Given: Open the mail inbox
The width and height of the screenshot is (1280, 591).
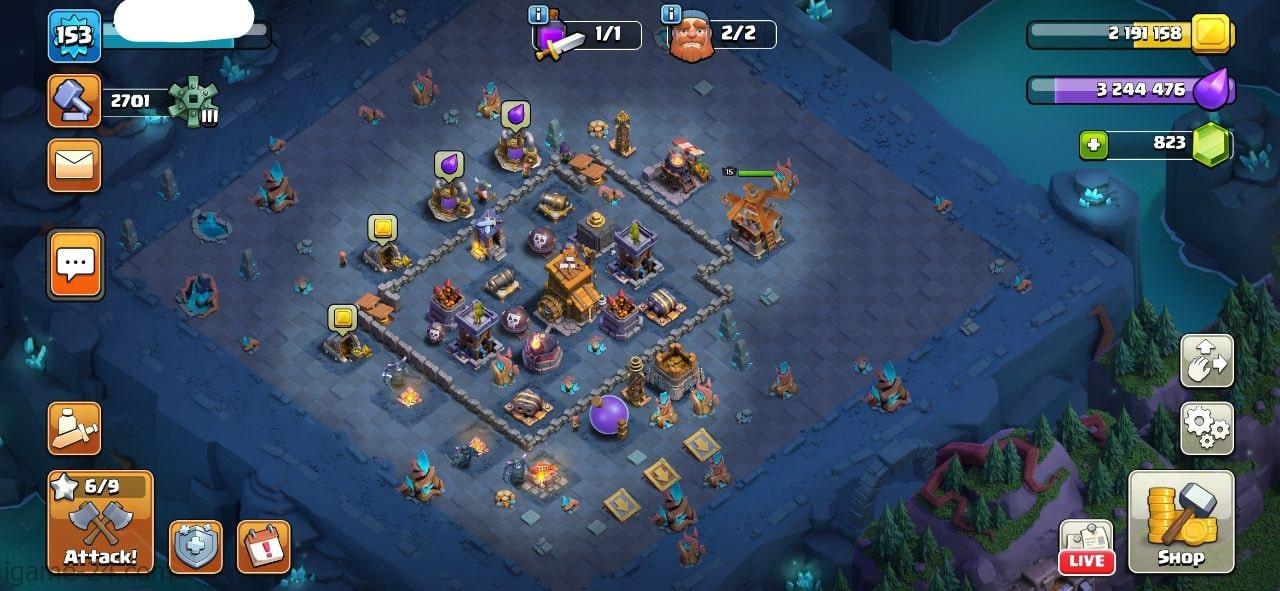Looking at the screenshot, I should (x=74, y=165).
